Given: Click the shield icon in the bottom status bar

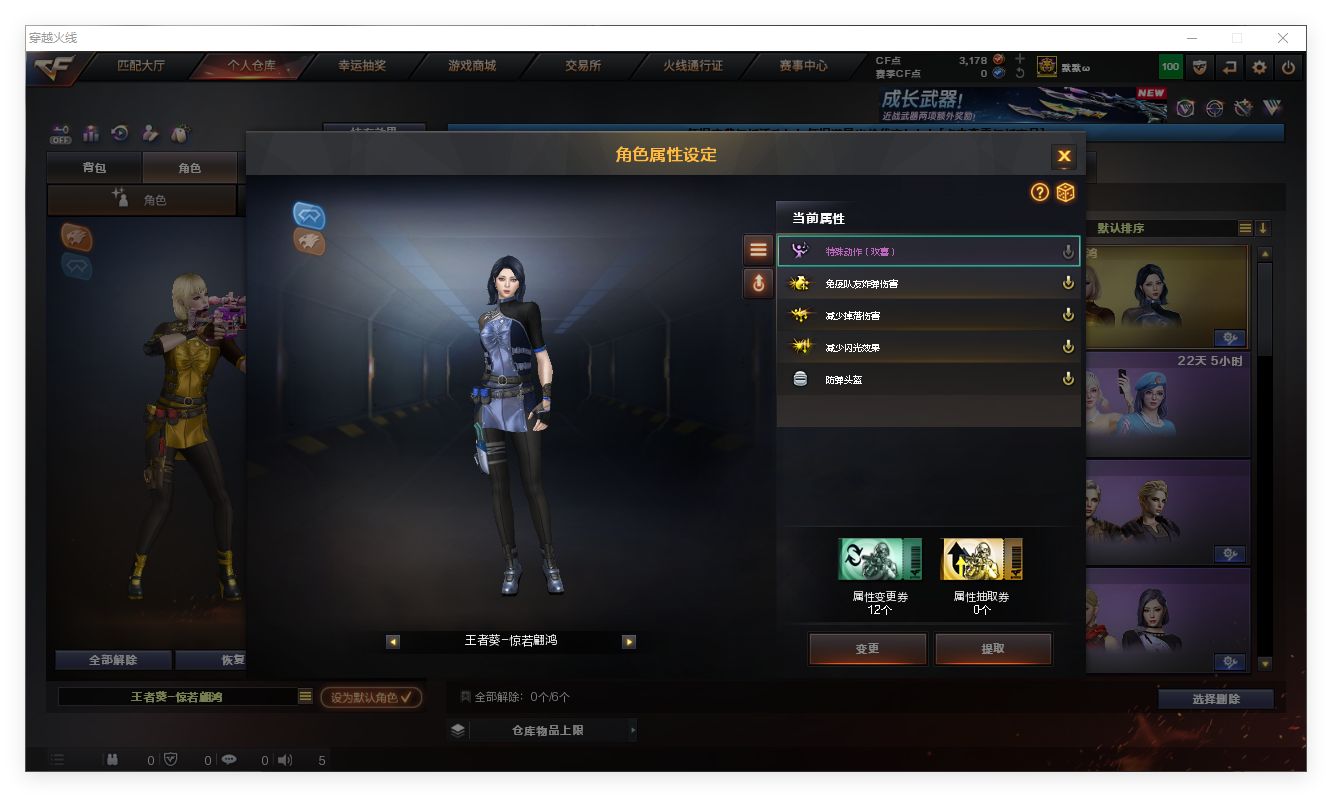Looking at the screenshot, I should point(172,760).
